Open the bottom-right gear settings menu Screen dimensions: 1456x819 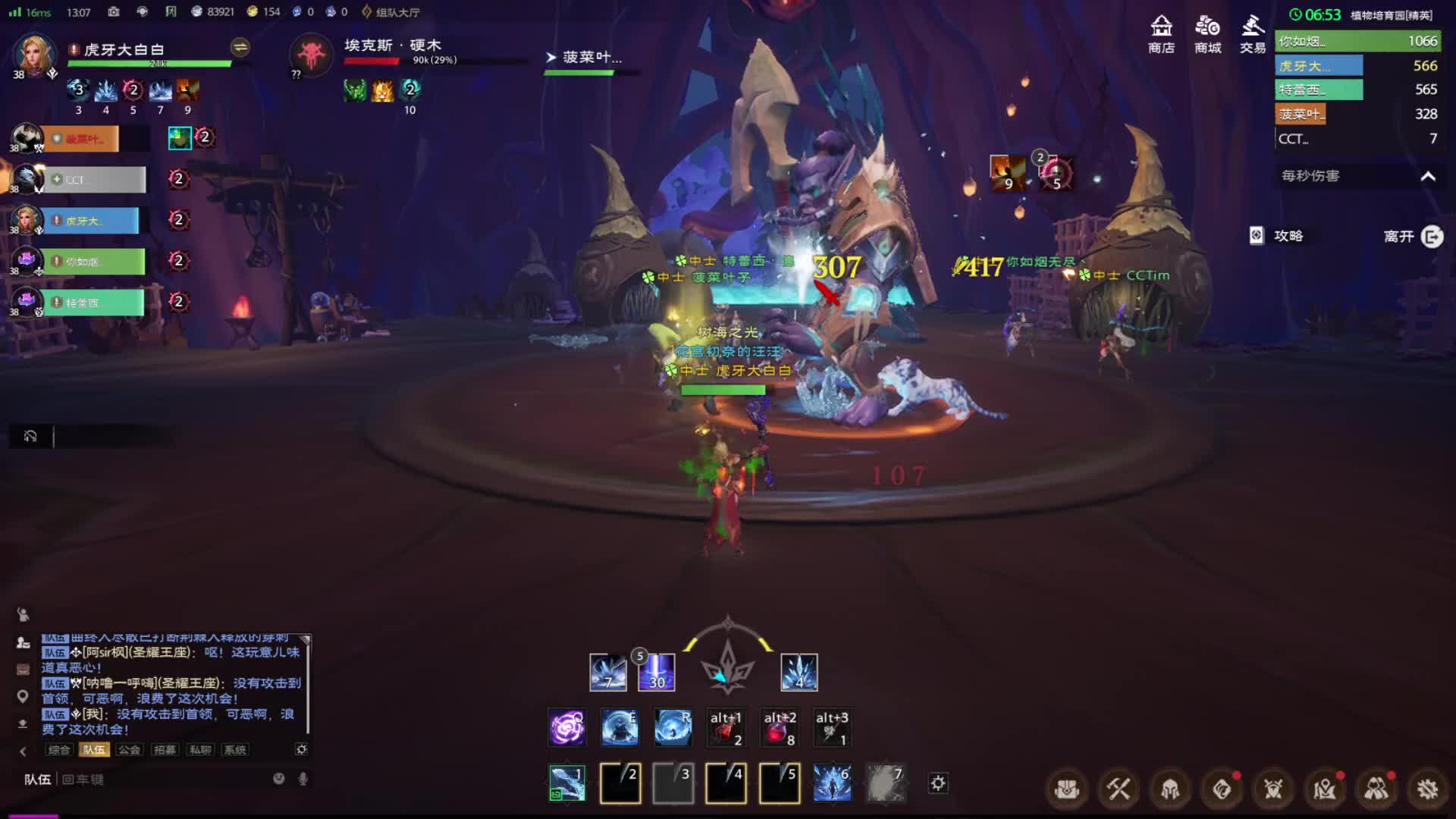coord(1427,789)
